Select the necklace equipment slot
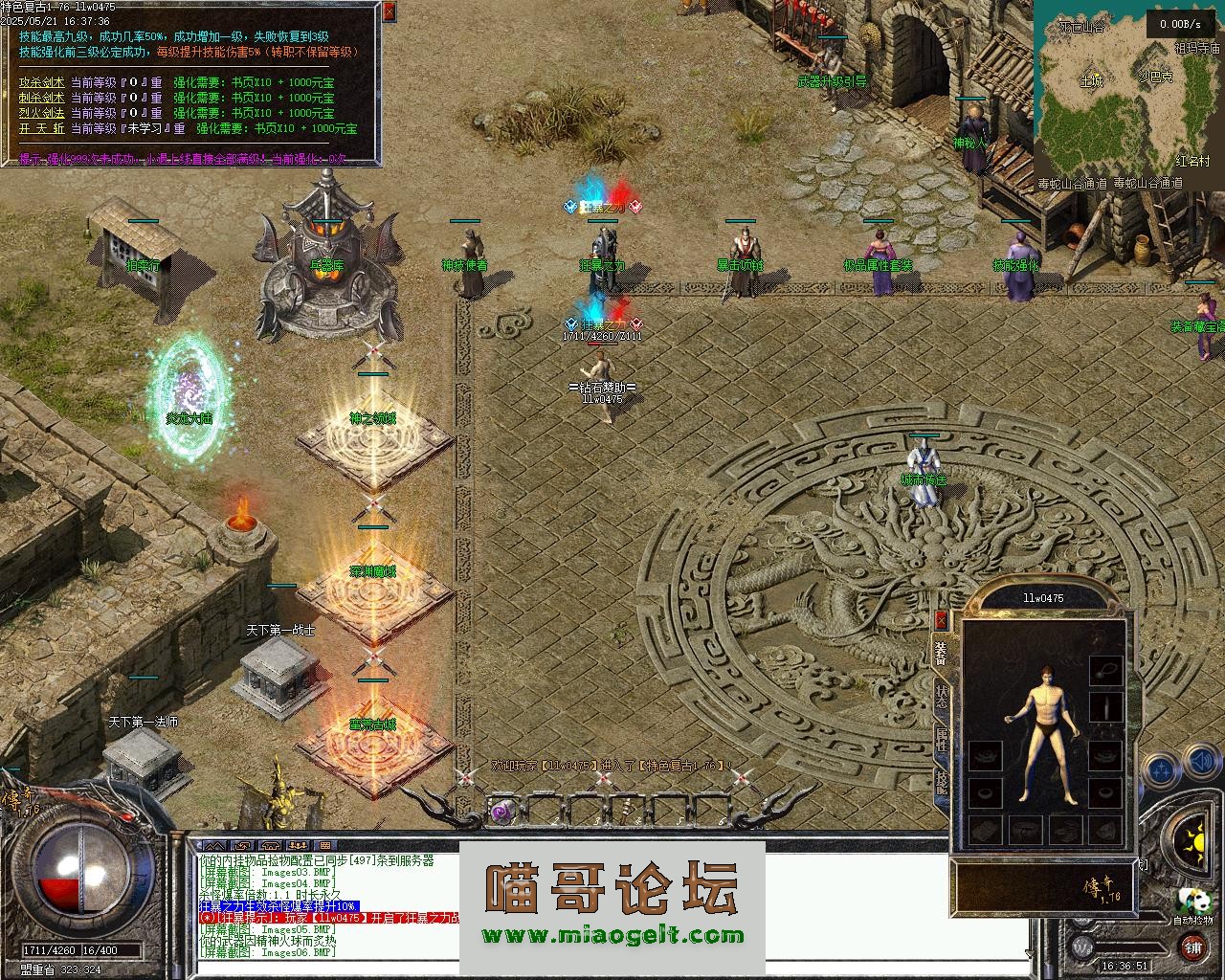The height and width of the screenshot is (980, 1225). (1105, 668)
